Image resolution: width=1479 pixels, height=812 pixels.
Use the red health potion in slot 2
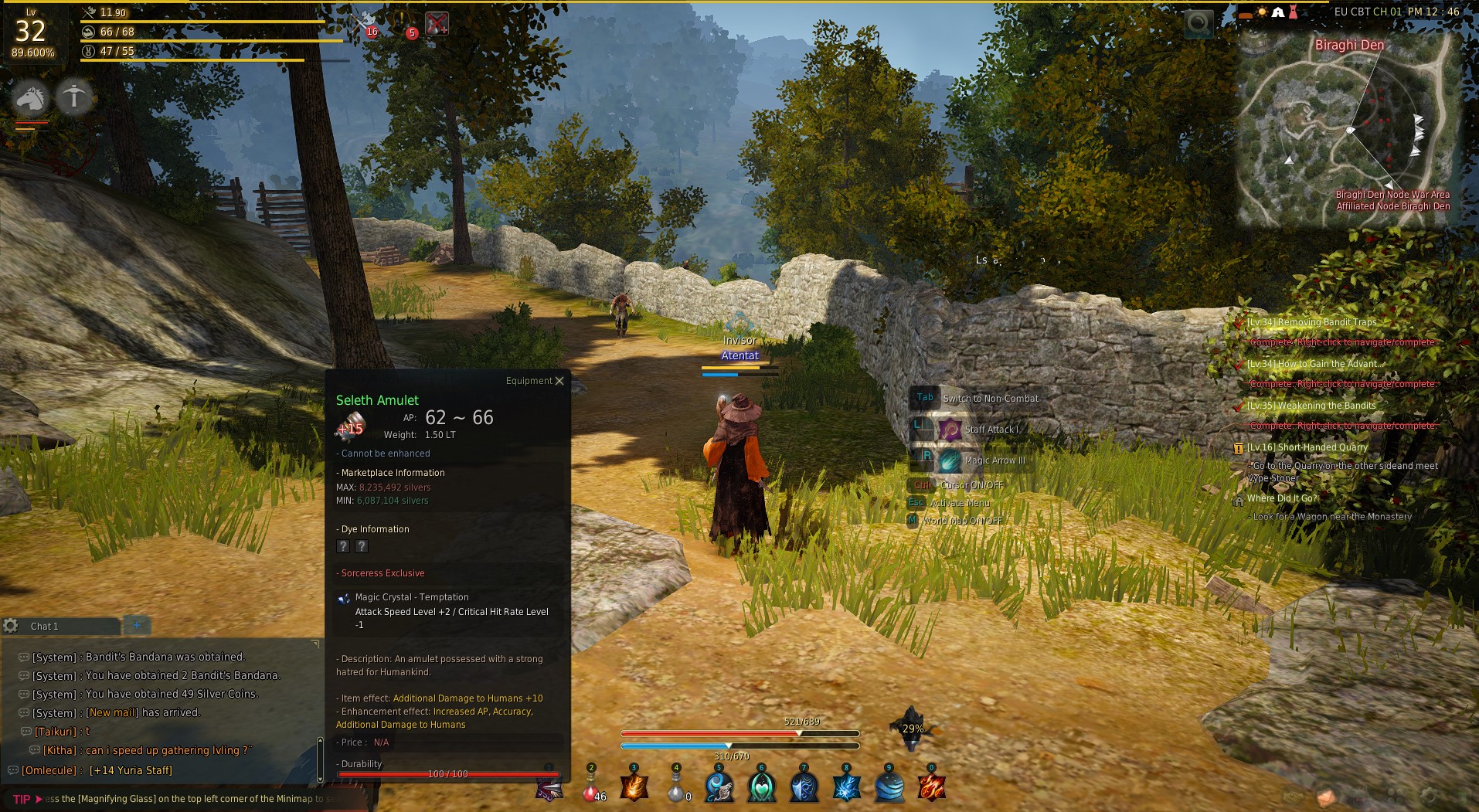[592, 788]
